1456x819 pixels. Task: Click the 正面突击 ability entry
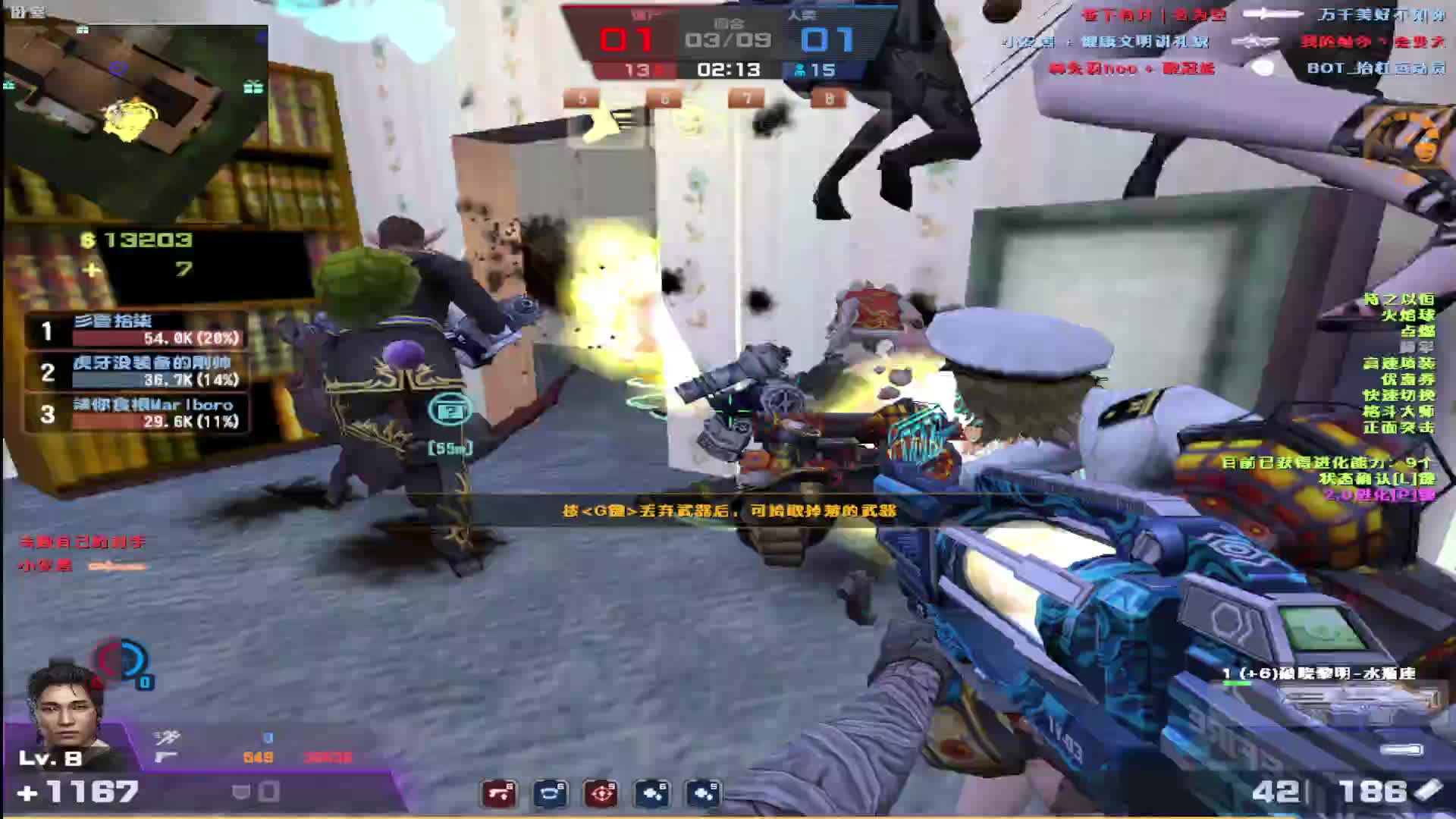tap(1399, 428)
